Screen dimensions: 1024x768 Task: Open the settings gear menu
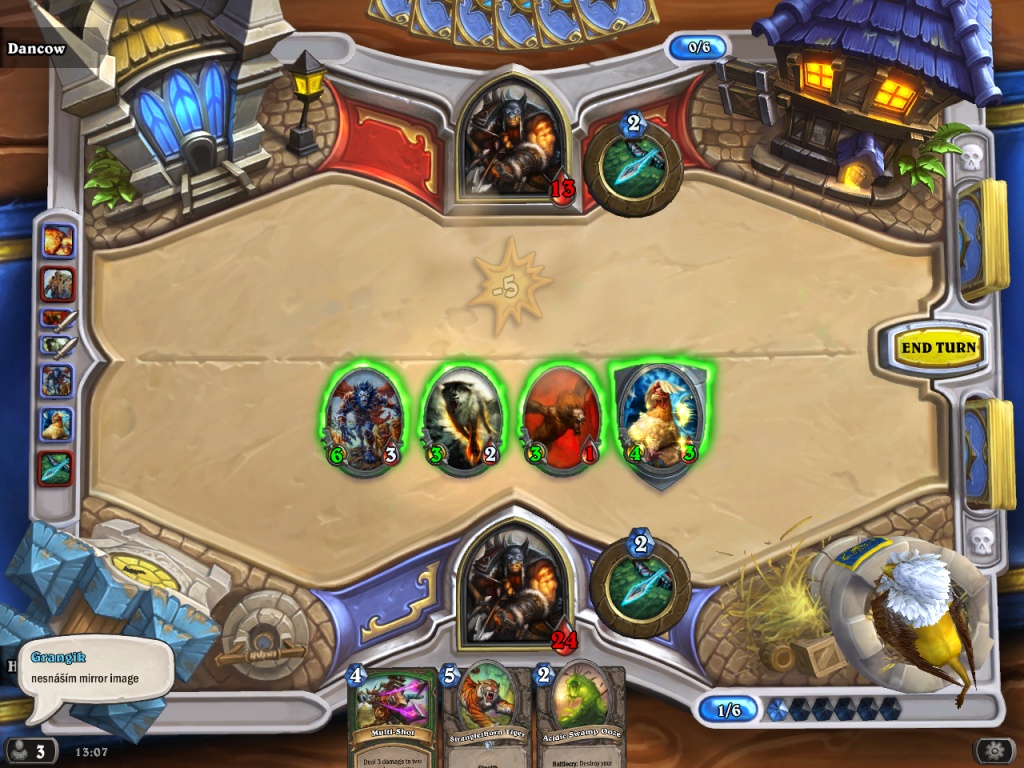pos(994,750)
